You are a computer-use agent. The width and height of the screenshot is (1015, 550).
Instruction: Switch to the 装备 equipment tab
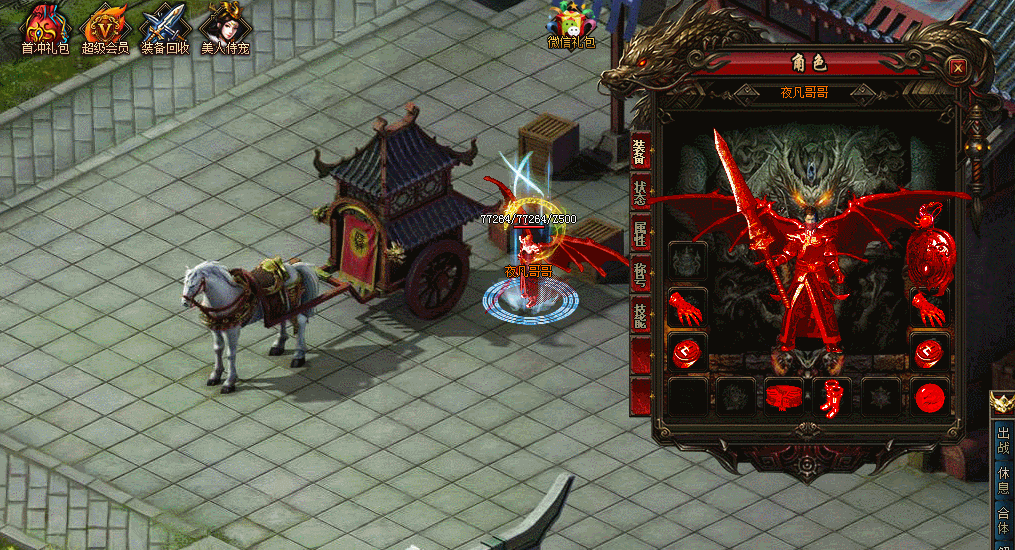coord(640,152)
